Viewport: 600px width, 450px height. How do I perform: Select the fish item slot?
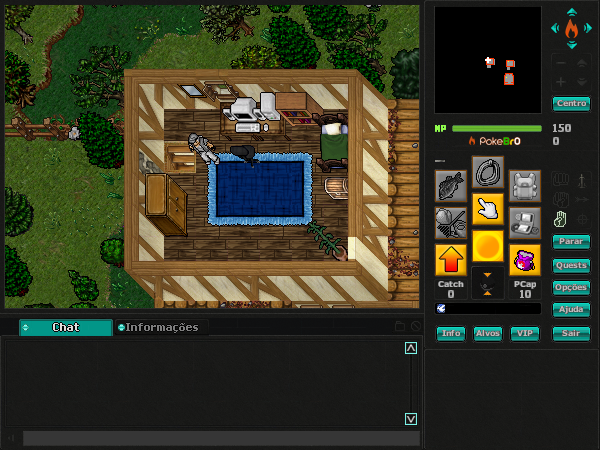point(450,185)
